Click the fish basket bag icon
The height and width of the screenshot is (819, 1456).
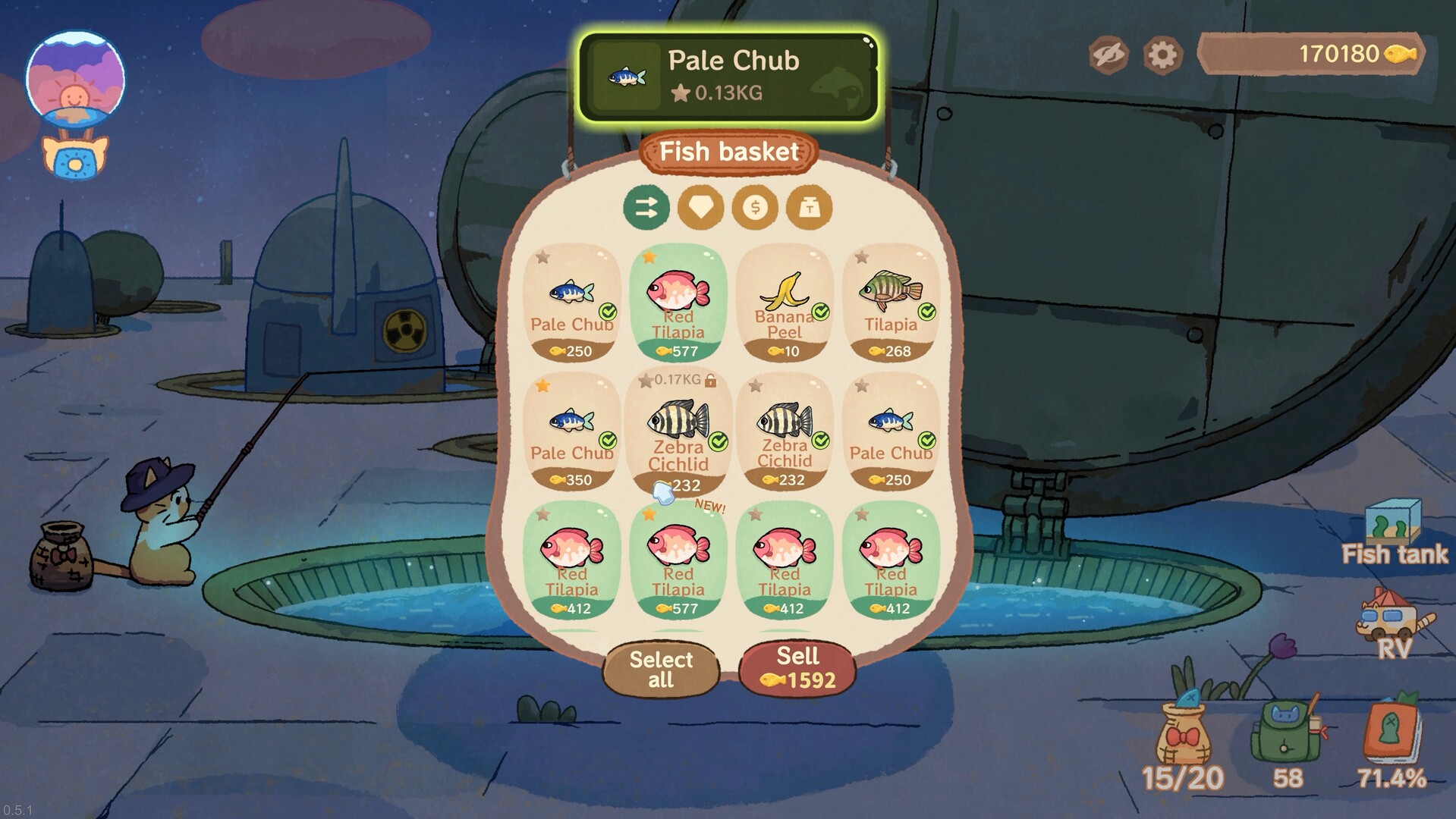tap(1182, 732)
